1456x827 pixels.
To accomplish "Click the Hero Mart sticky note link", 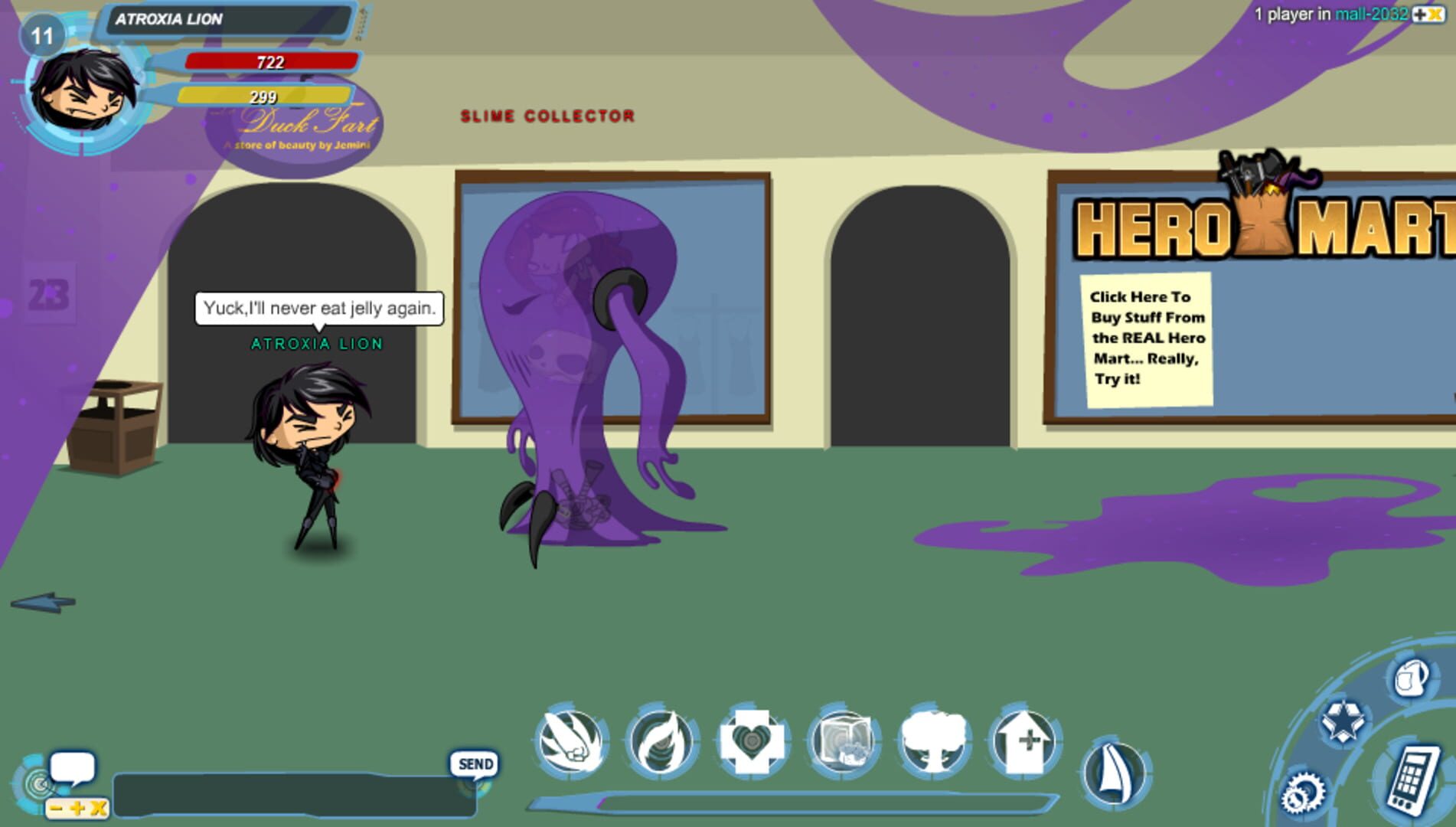I will [1147, 339].
